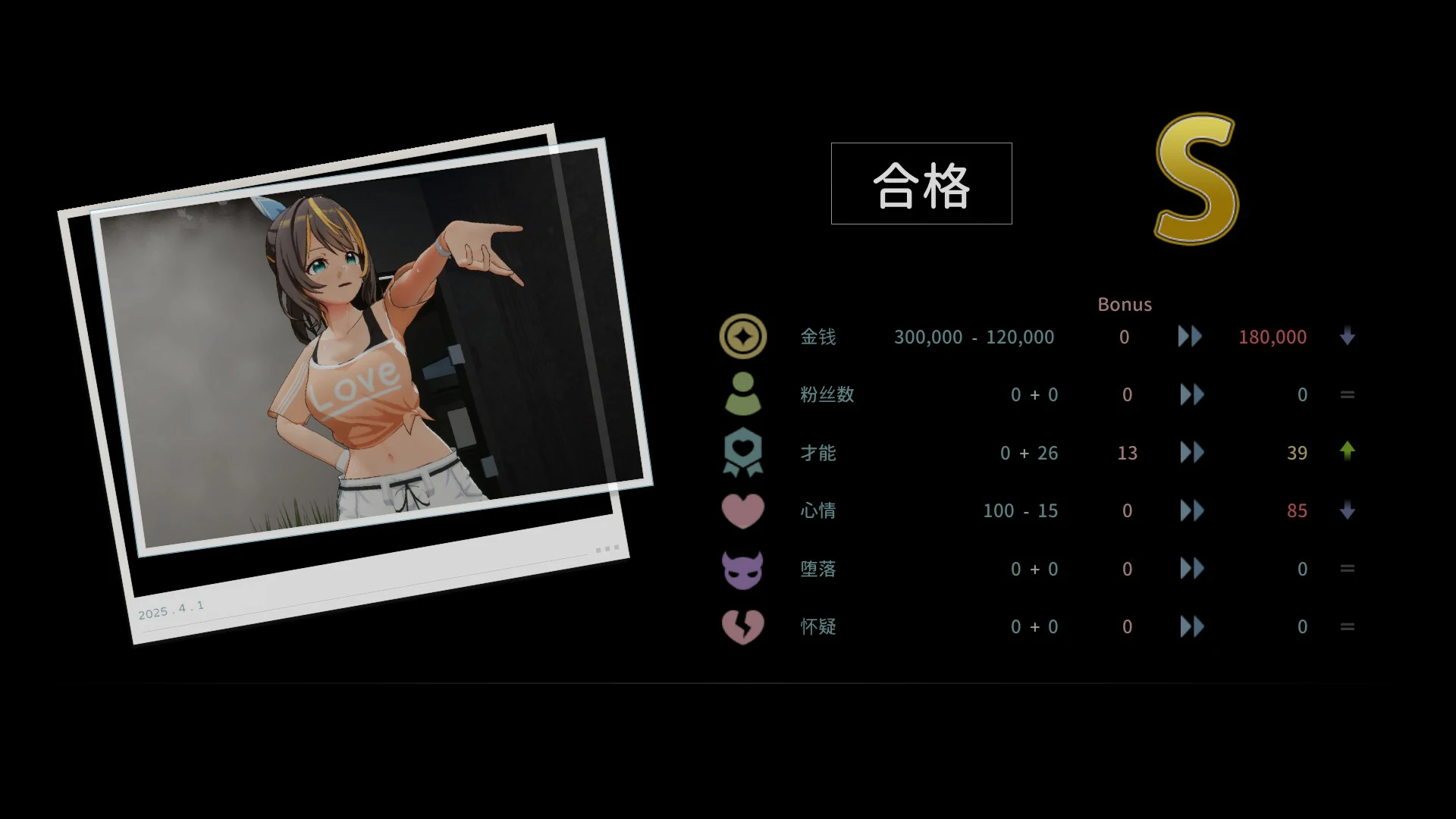Click the 合格 result label
Screen dimensions: 1456x819
(921, 184)
